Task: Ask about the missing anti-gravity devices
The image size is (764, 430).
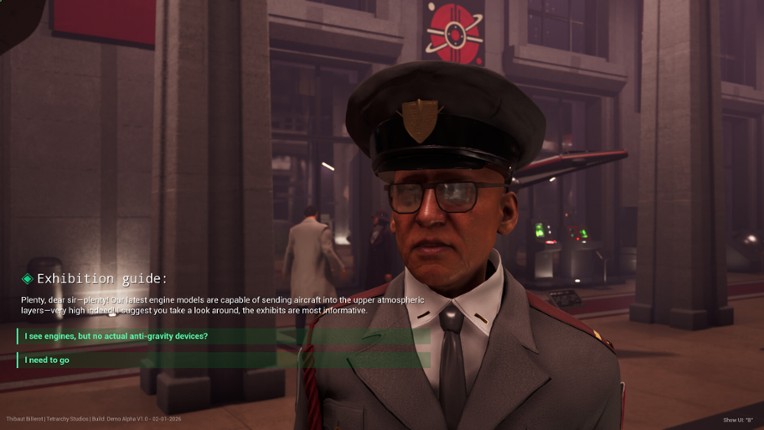Action: pyautogui.click(x=117, y=336)
